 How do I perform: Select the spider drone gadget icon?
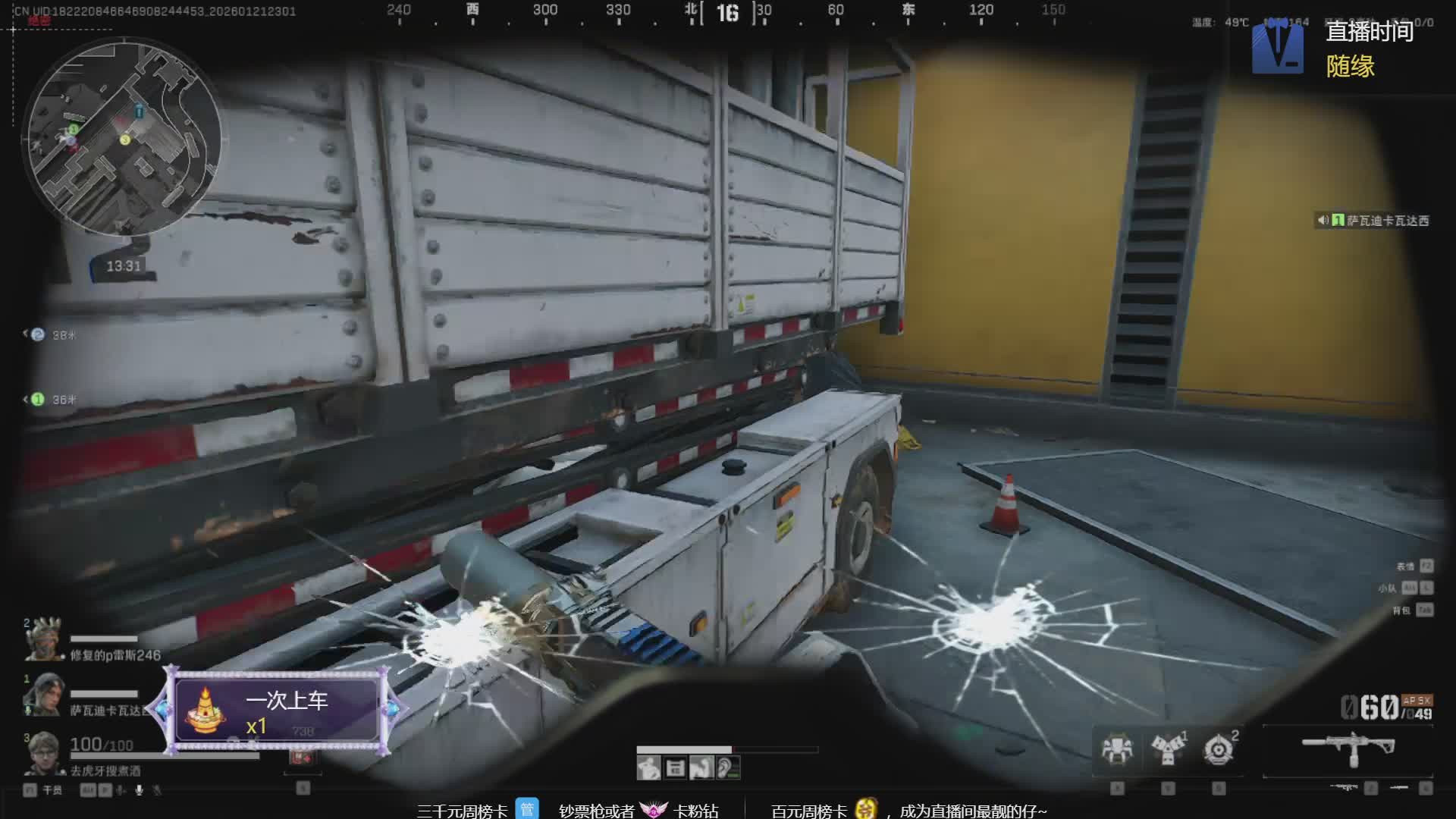tap(1117, 748)
